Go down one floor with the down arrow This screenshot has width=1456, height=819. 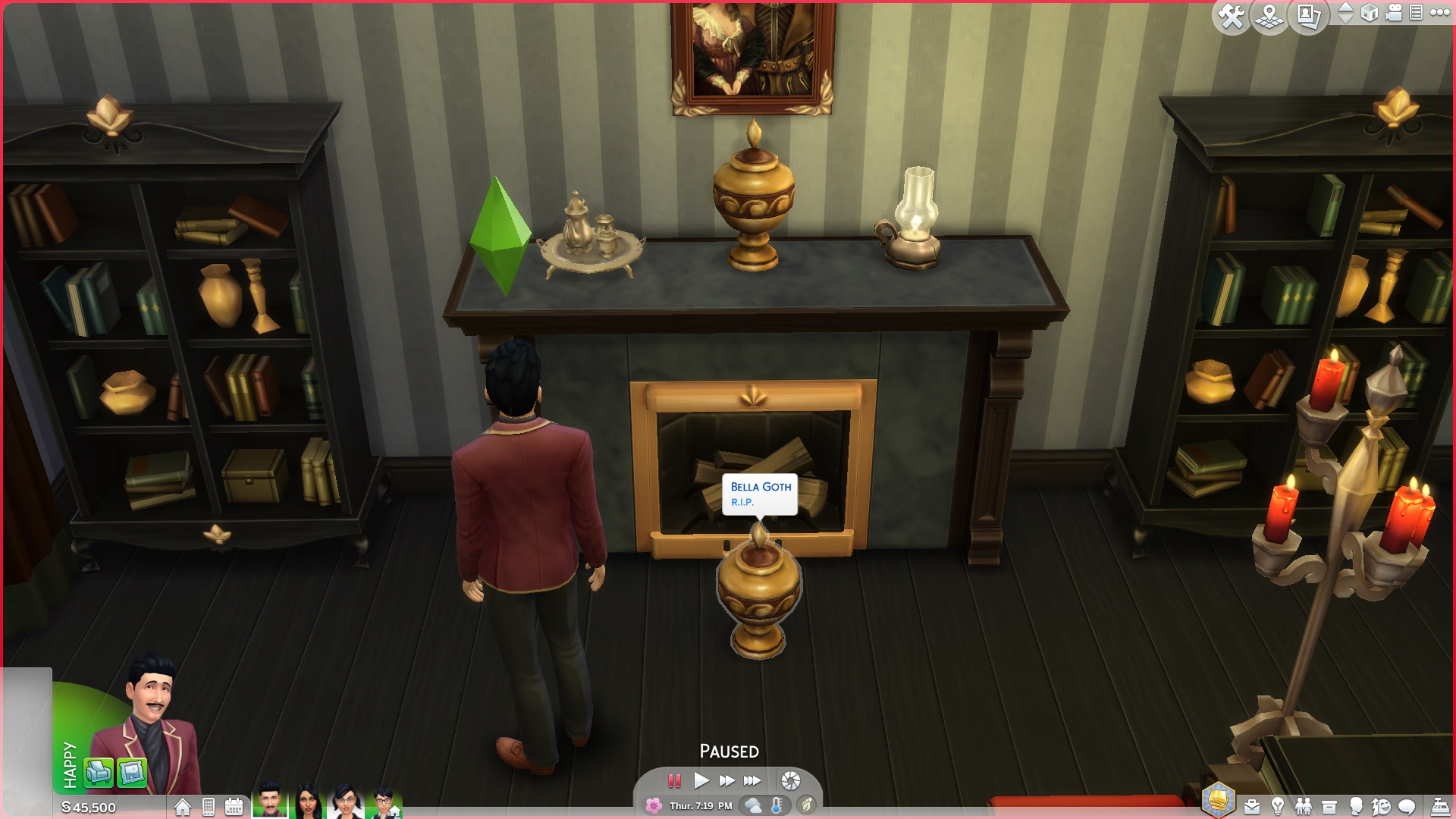pyautogui.click(x=1346, y=20)
